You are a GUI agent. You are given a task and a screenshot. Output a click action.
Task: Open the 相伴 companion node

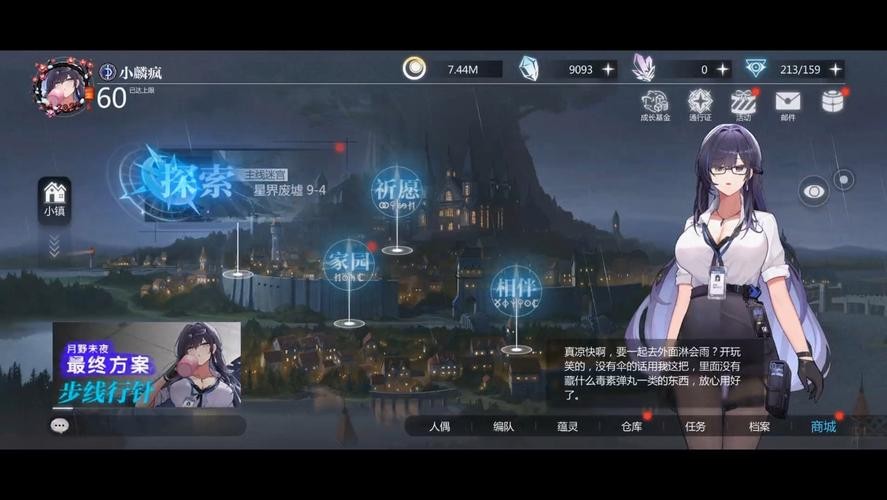[x=516, y=289]
